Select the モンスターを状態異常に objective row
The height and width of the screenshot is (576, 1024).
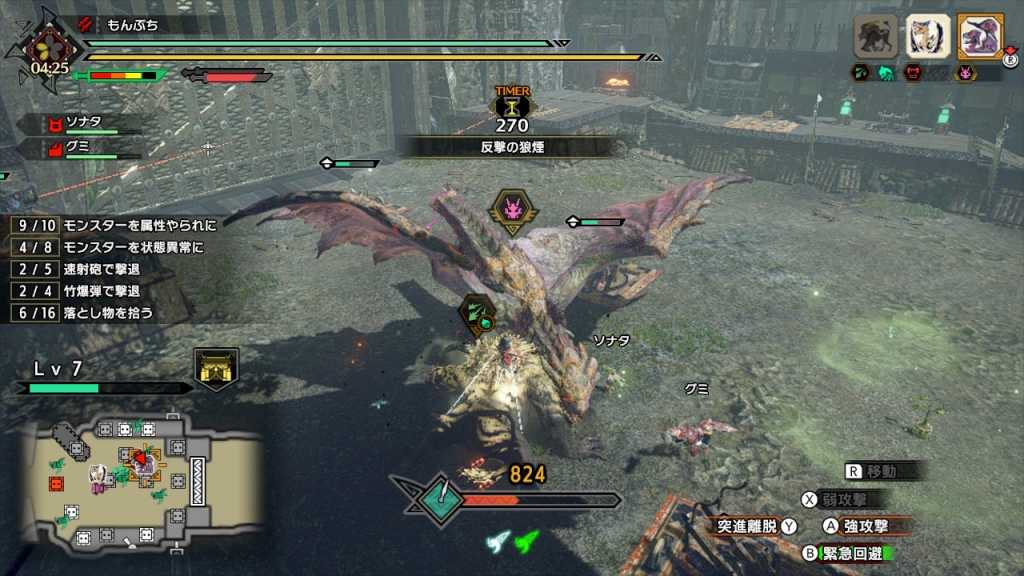click(114, 246)
